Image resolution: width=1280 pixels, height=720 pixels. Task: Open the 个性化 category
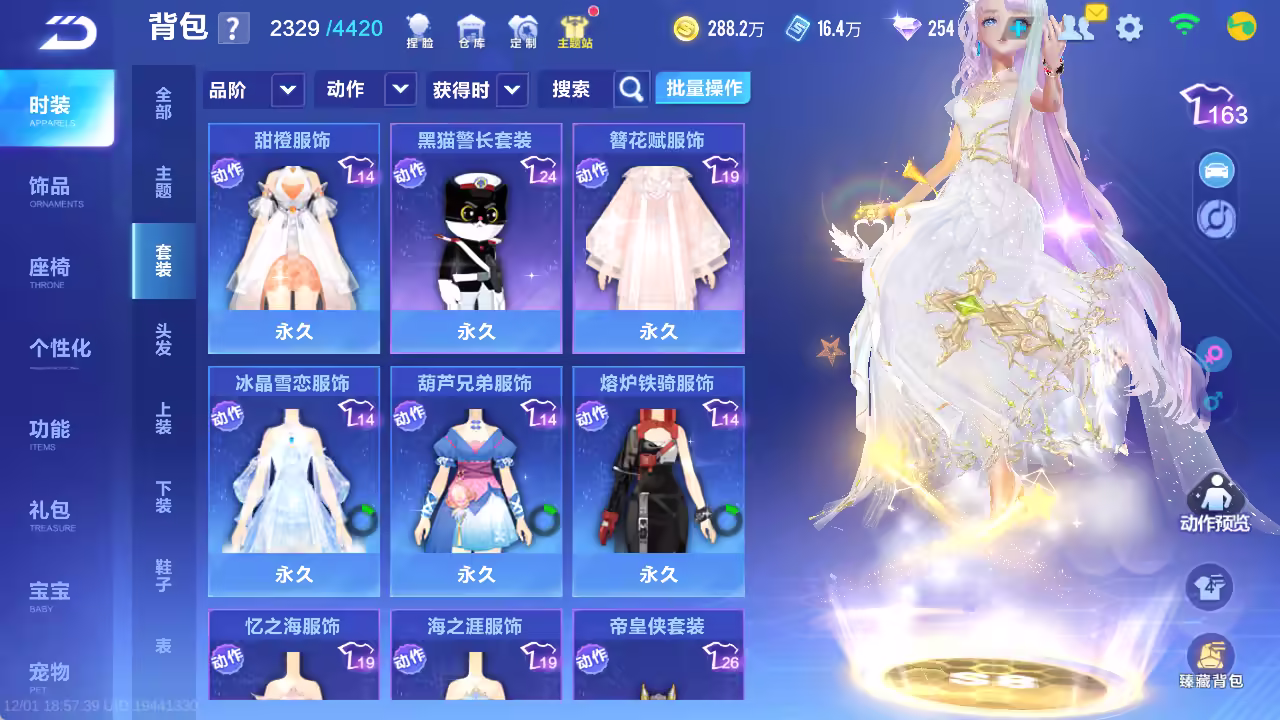(59, 350)
